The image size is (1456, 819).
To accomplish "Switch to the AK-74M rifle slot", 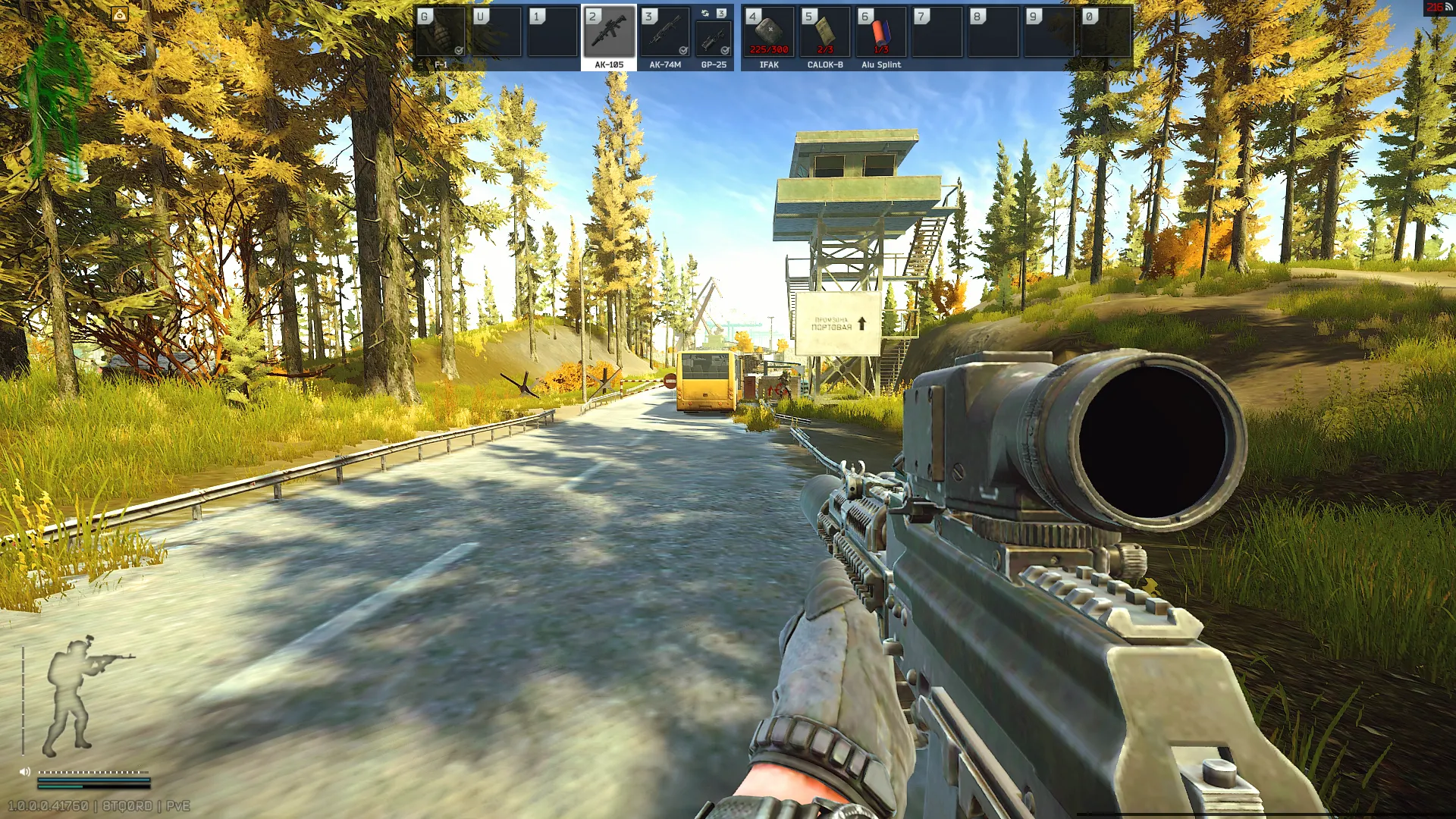I will tap(664, 34).
